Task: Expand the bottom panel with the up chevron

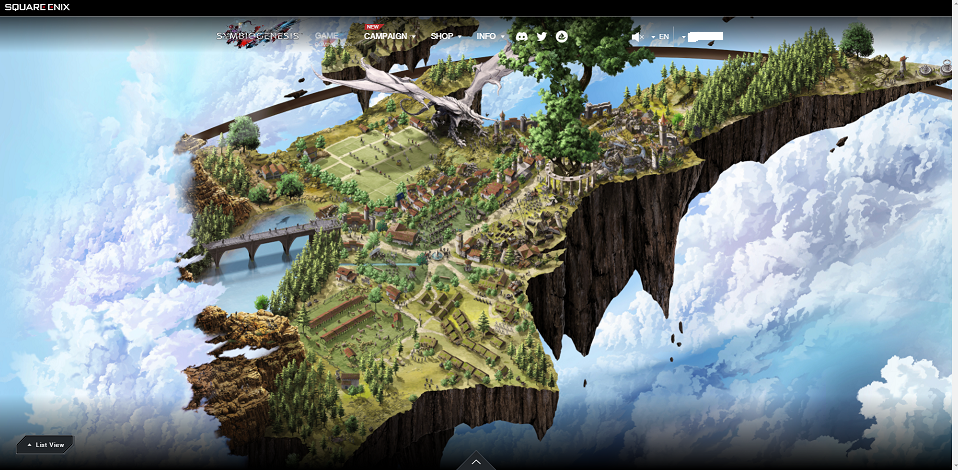Action: tap(476, 461)
